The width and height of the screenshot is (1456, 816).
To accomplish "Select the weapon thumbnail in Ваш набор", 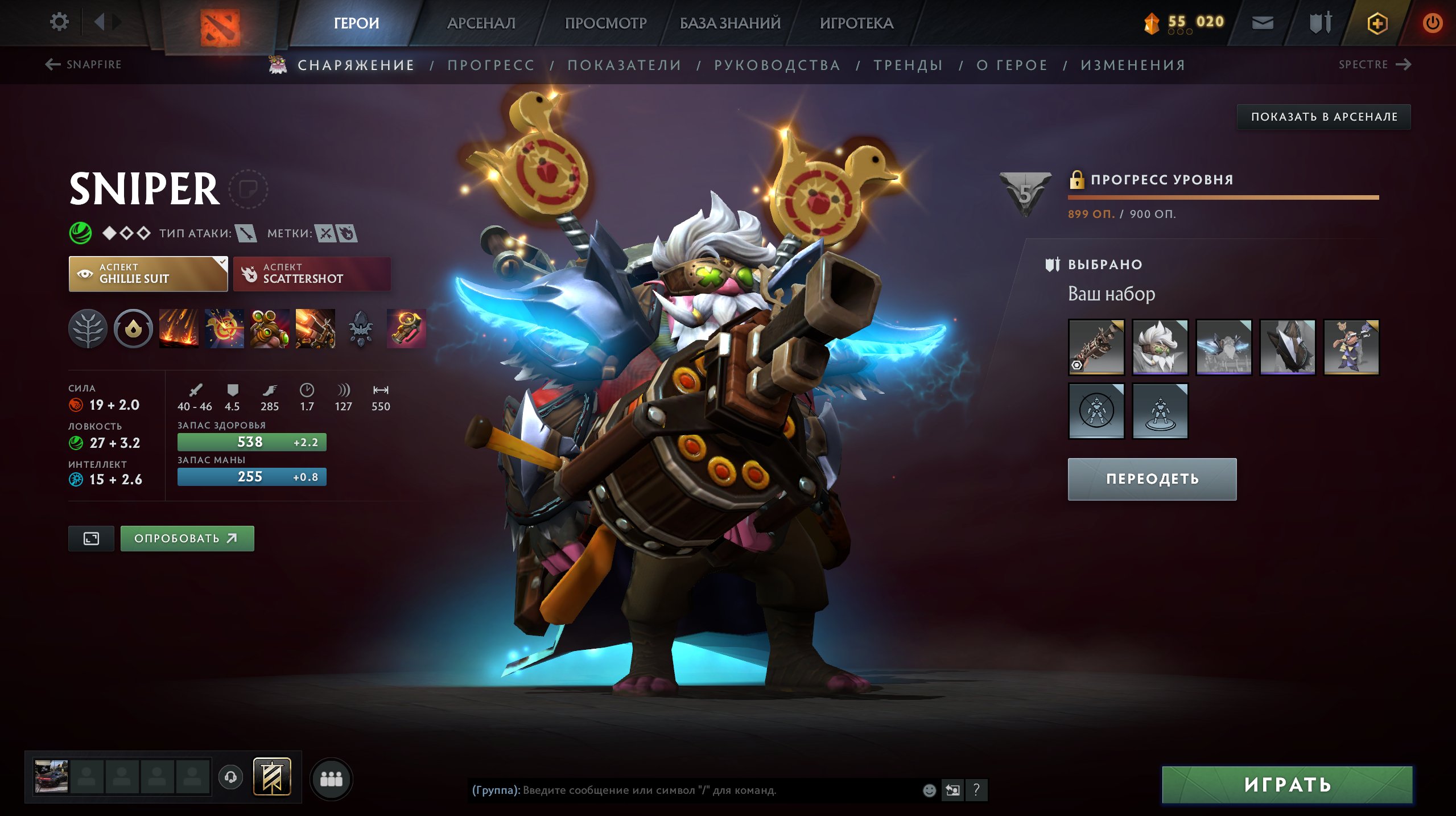I will click(1096, 347).
